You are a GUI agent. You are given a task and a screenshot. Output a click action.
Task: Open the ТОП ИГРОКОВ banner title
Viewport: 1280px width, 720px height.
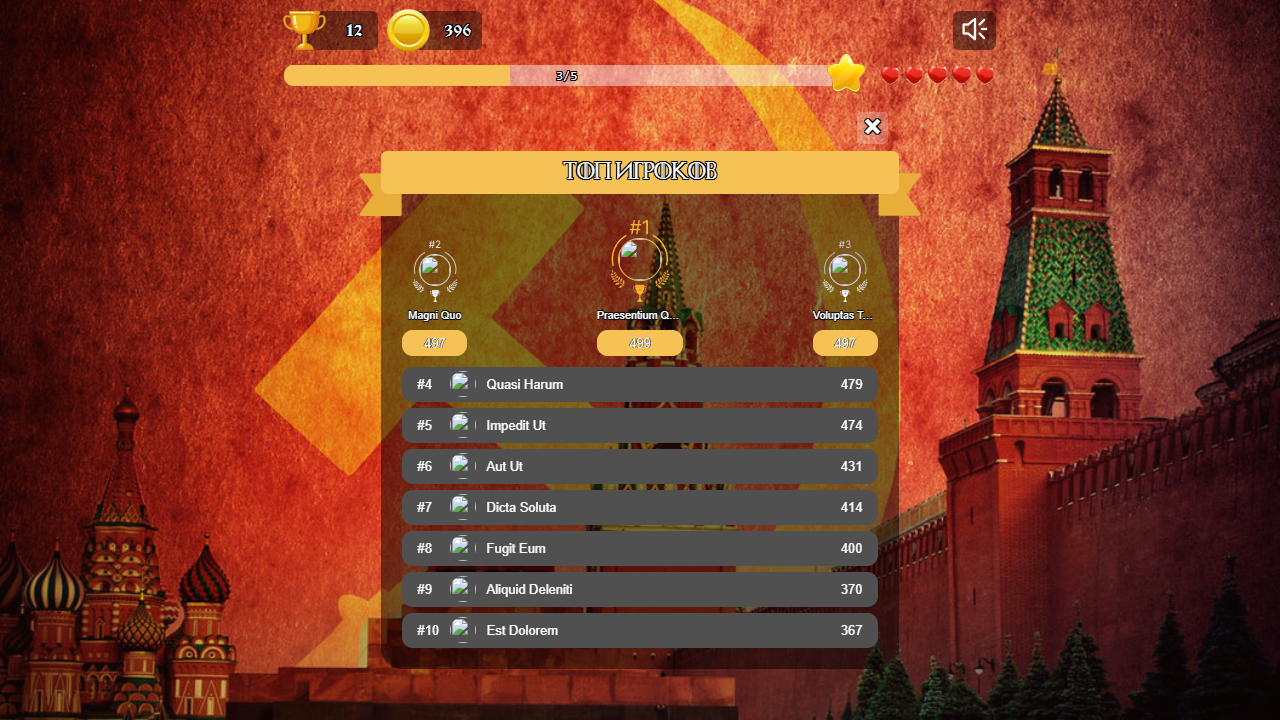(x=639, y=171)
